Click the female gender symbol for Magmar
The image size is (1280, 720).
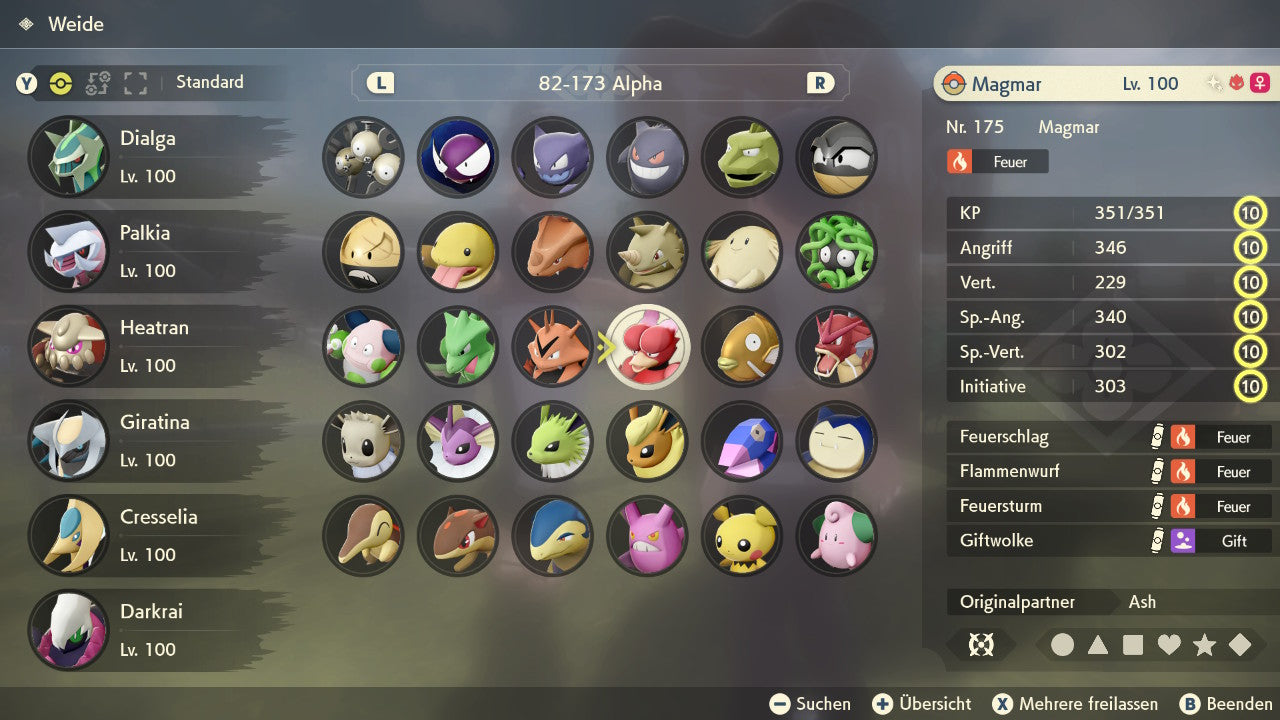[1258, 83]
